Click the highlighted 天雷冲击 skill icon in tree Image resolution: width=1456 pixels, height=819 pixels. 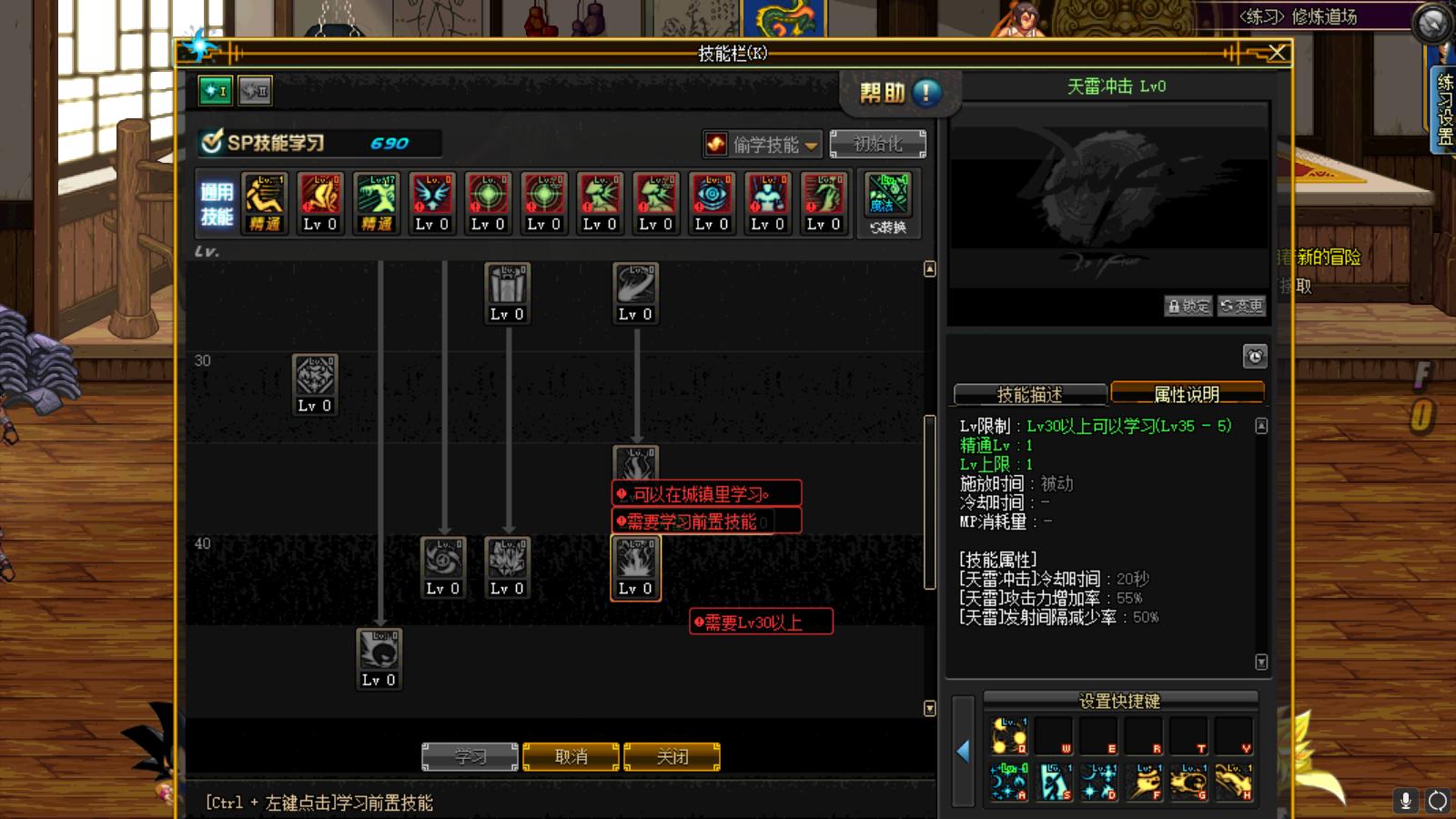point(635,567)
